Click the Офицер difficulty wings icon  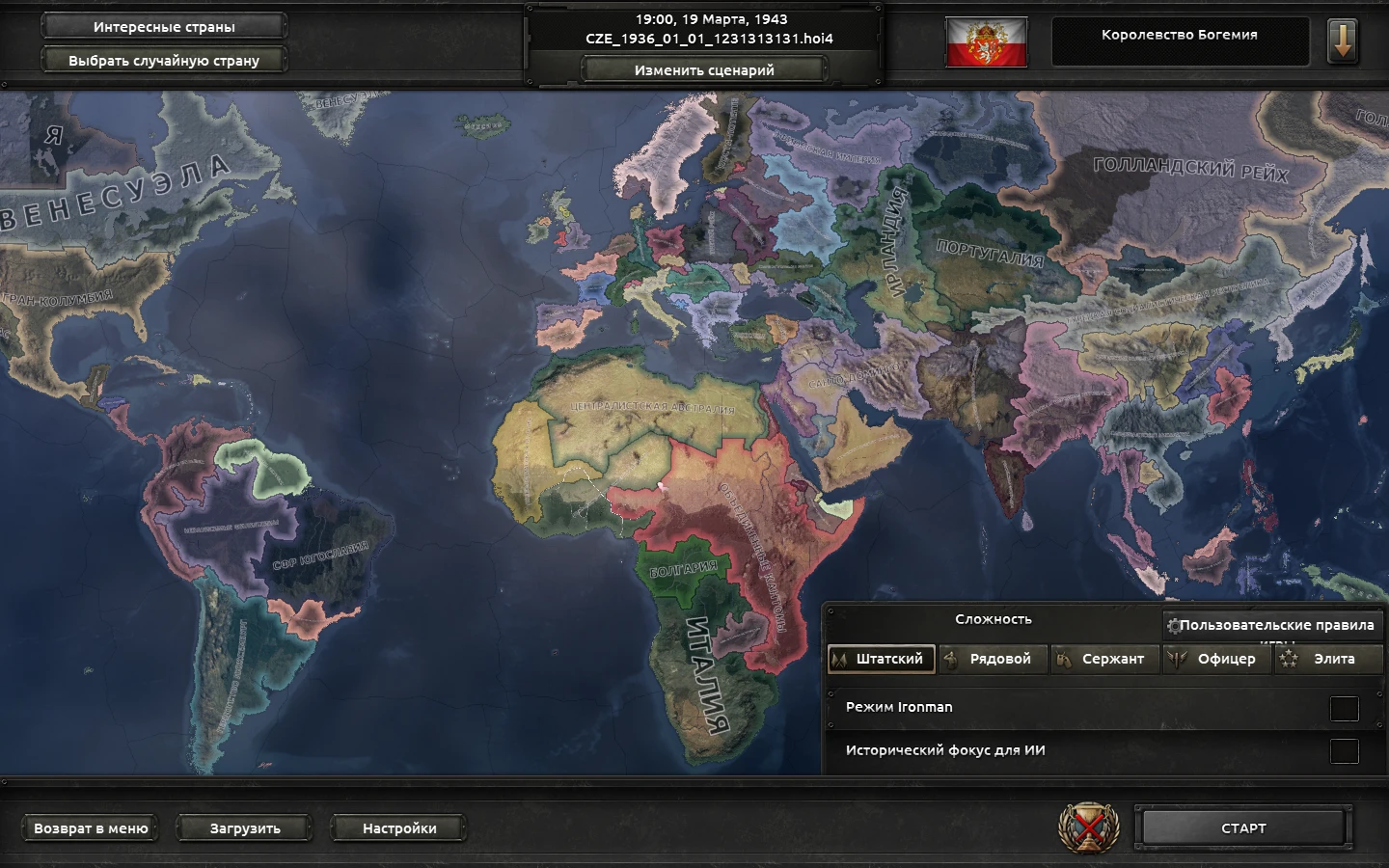pos(1179,660)
